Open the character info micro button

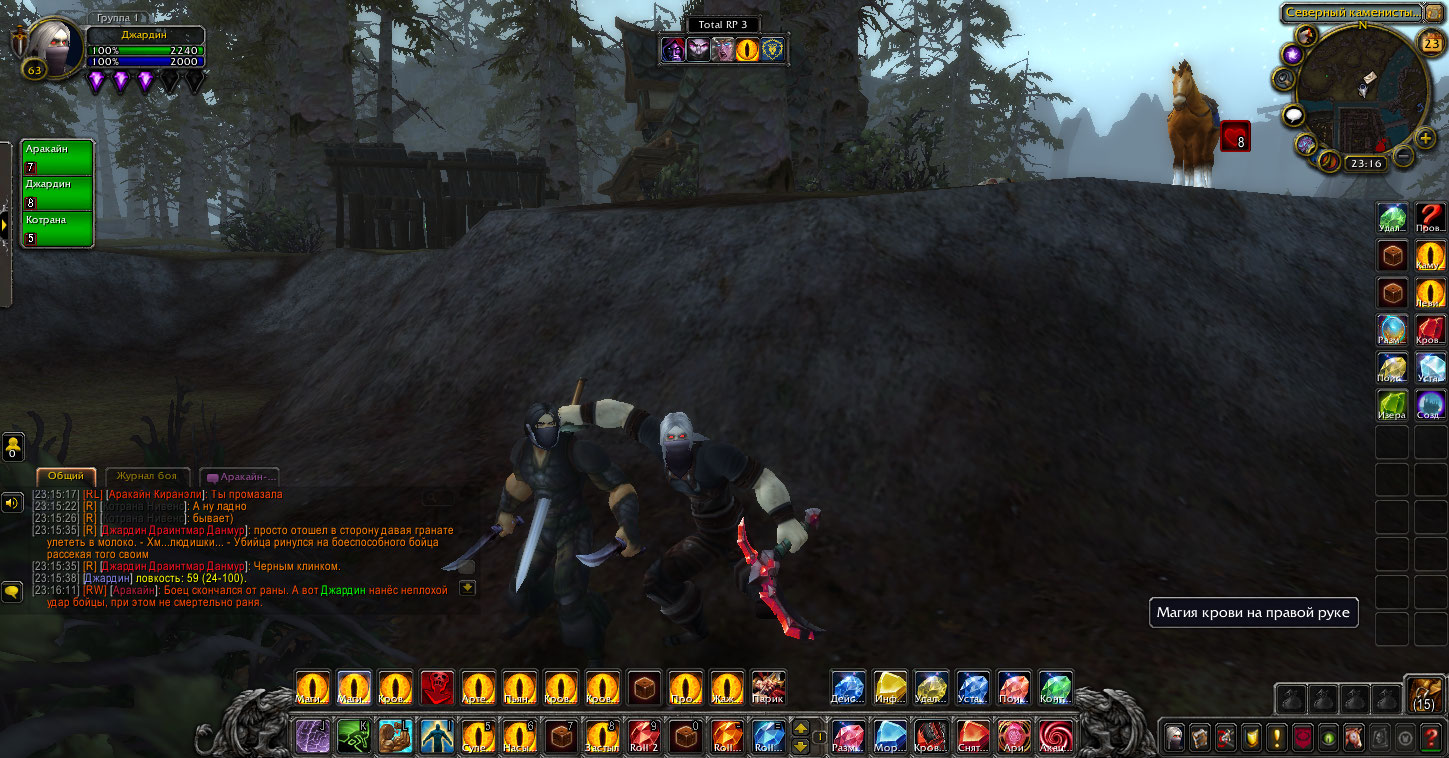pos(1174,738)
